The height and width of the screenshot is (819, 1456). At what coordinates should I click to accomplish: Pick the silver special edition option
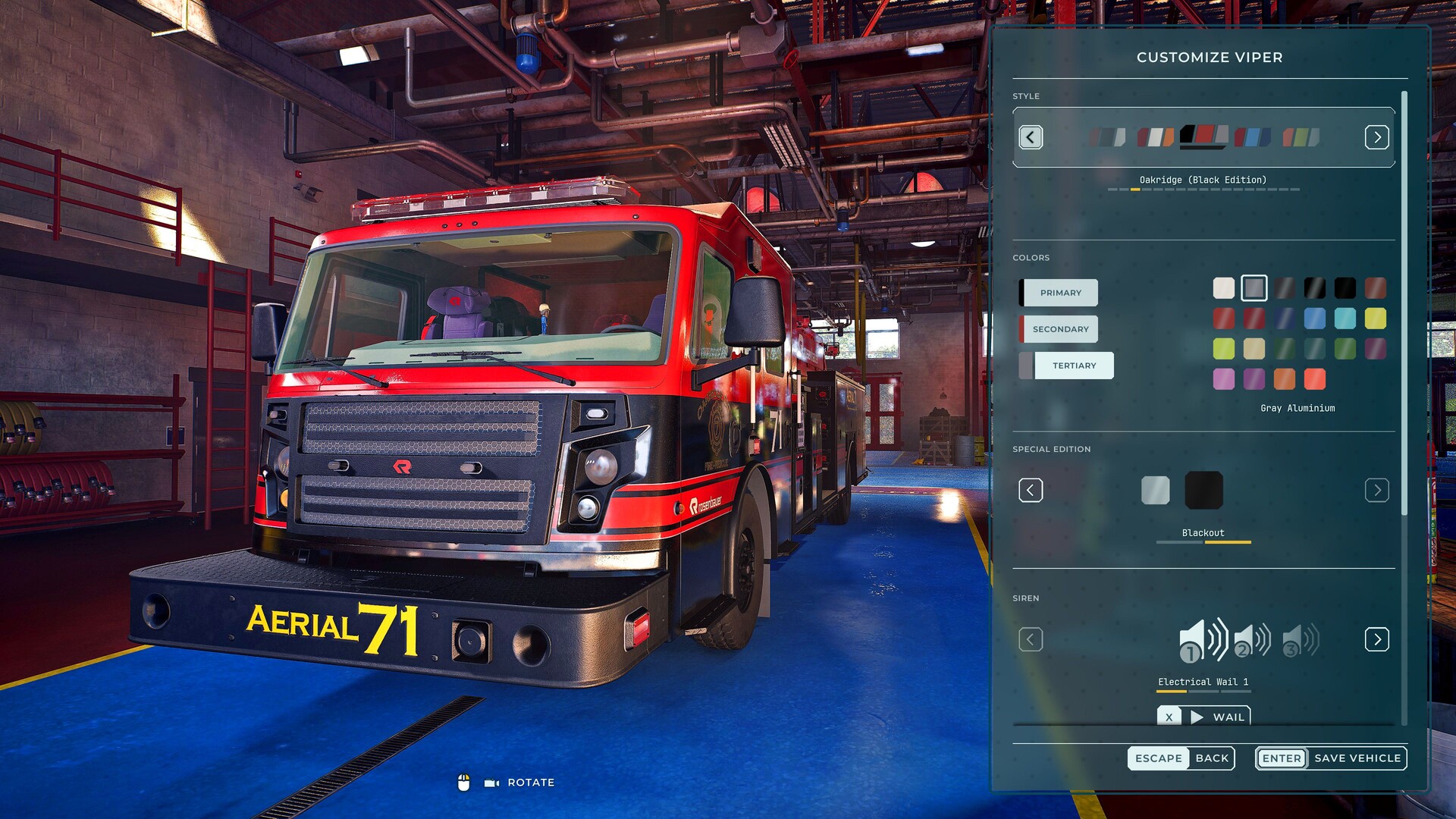[1156, 490]
